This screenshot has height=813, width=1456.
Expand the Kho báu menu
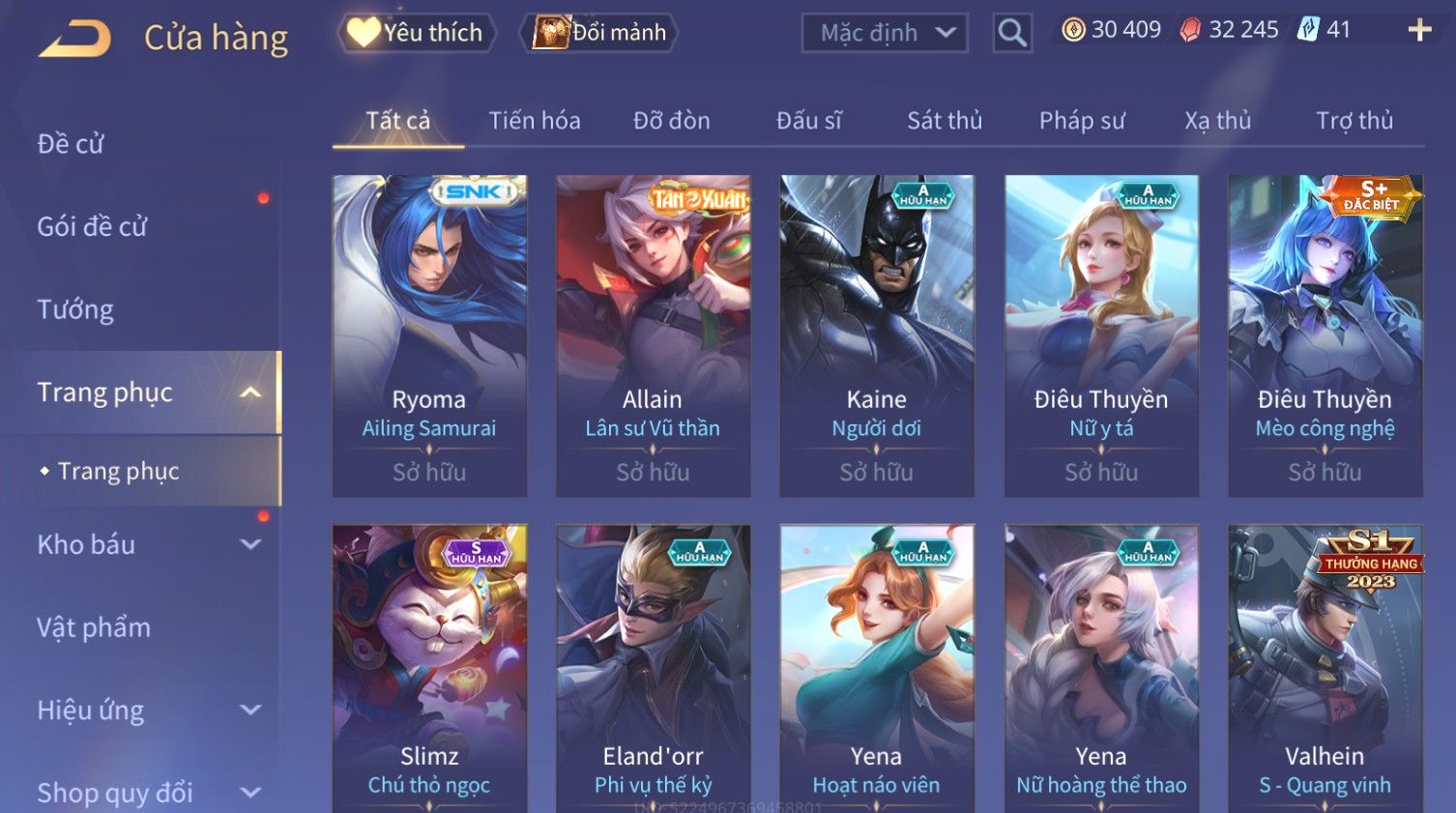(x=145, y=544)
